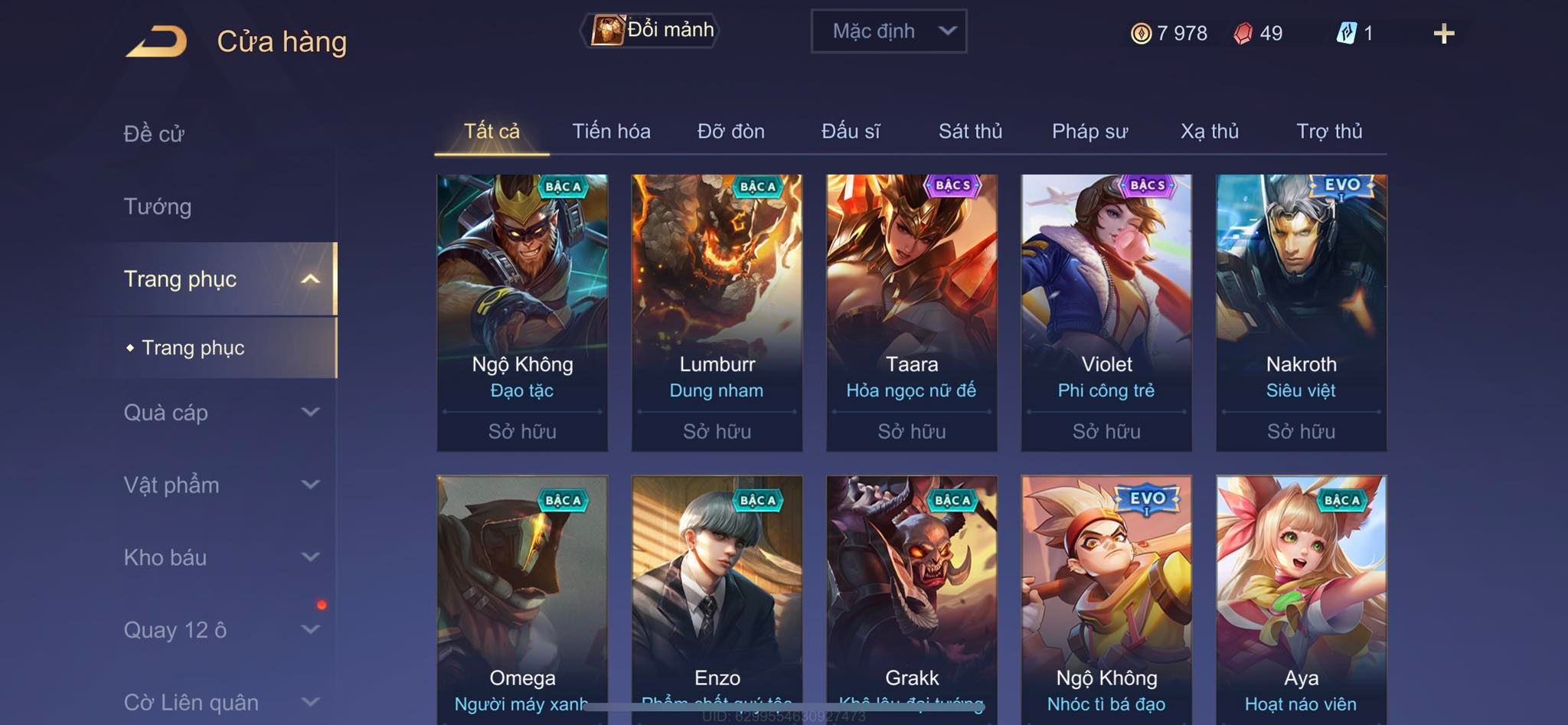Show the Trợ thủ skins tab

(x=1329, y=132)
